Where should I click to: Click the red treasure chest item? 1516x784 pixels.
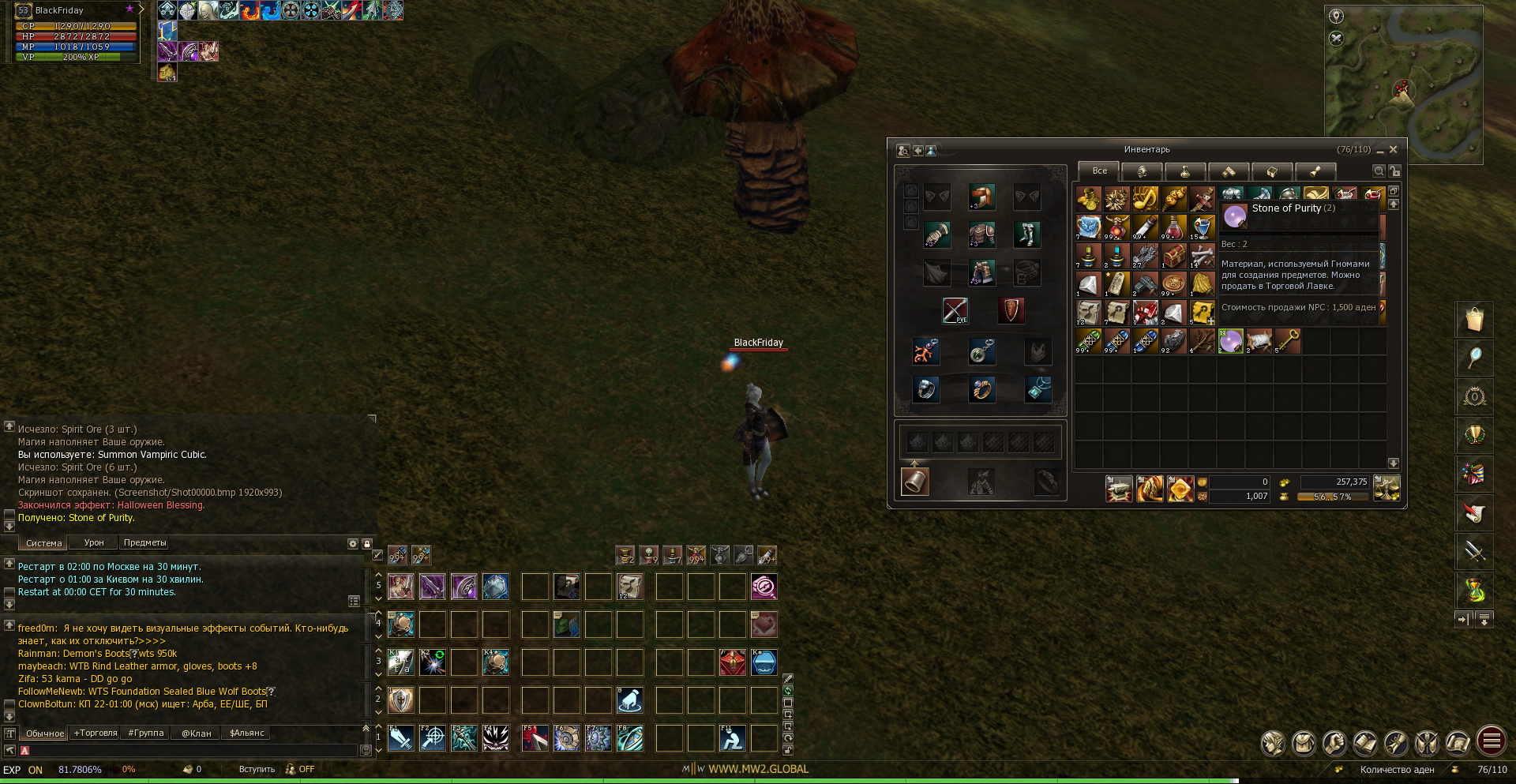1174,256
